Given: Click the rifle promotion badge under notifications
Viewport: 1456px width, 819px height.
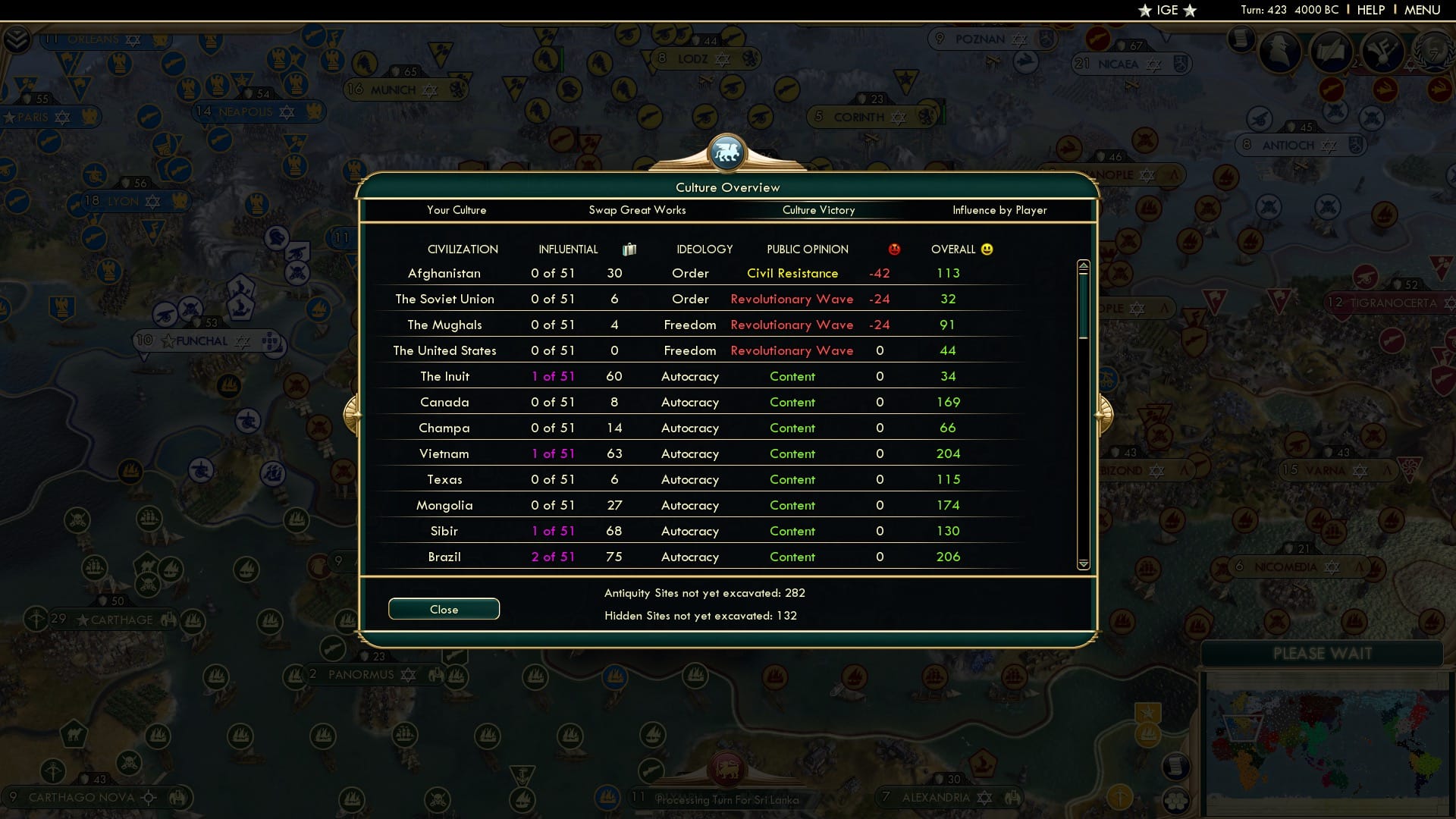Looking at the screenshot, I should [1332, 89].
